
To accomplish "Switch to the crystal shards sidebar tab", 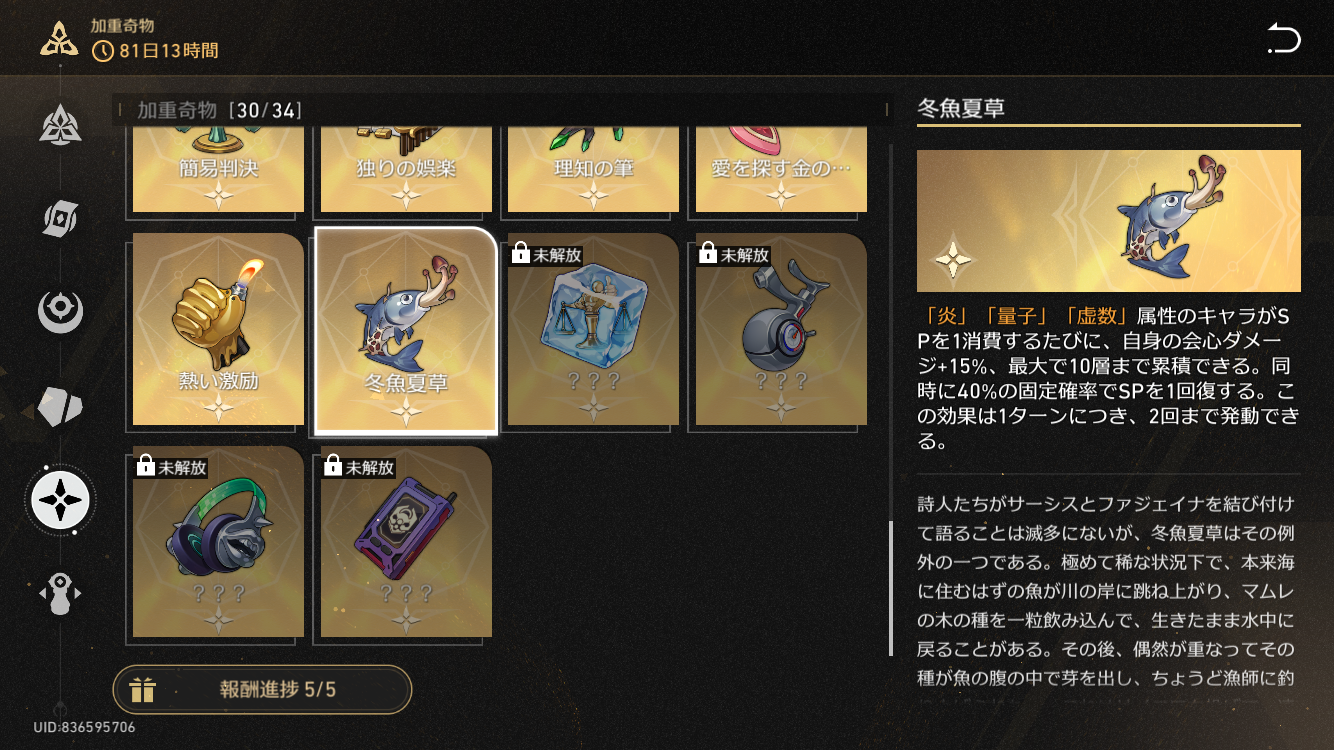I will (60, 405).
